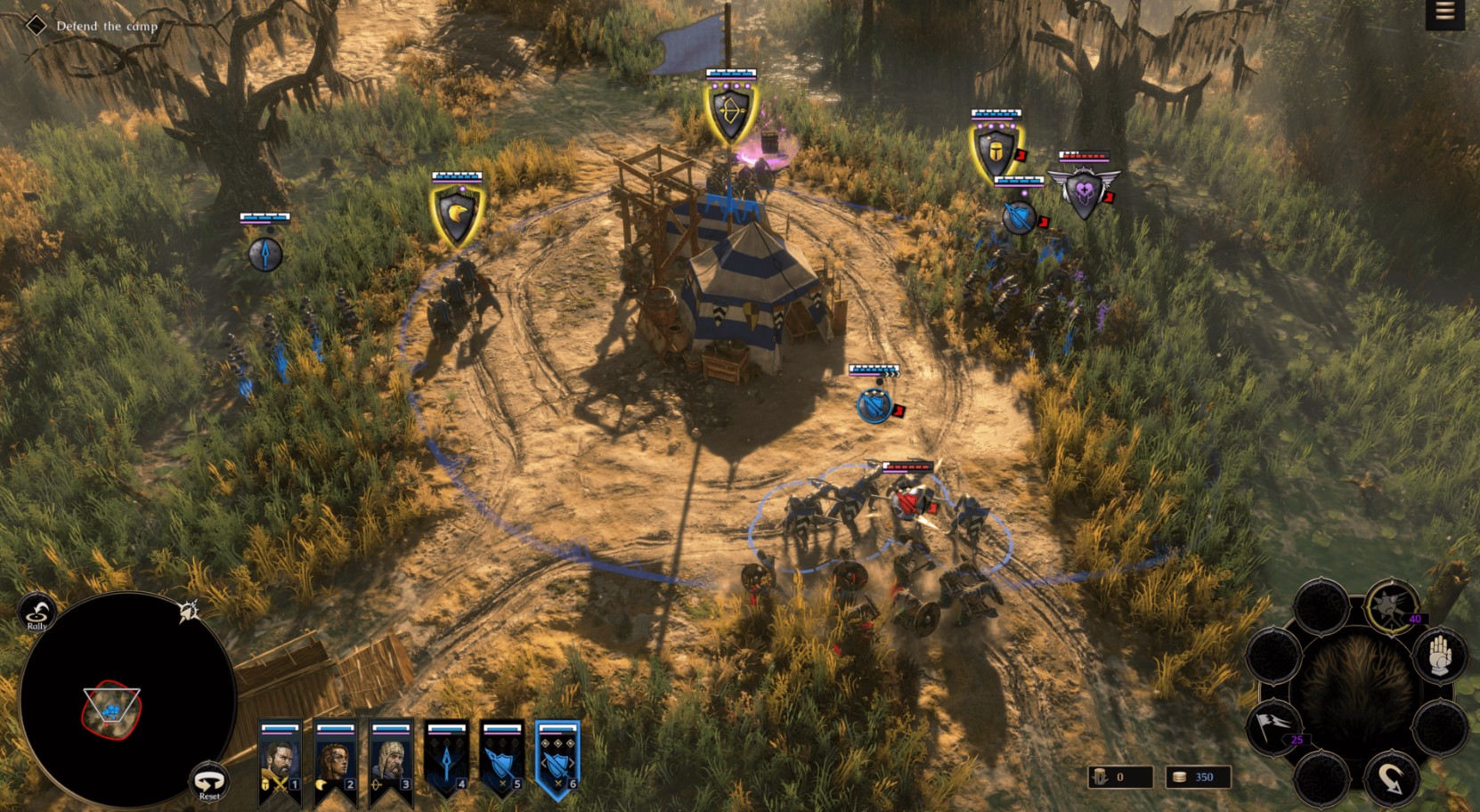Select the braided-hair hero banner numbered 2
1480x812 pixels.
click(335, 763)
